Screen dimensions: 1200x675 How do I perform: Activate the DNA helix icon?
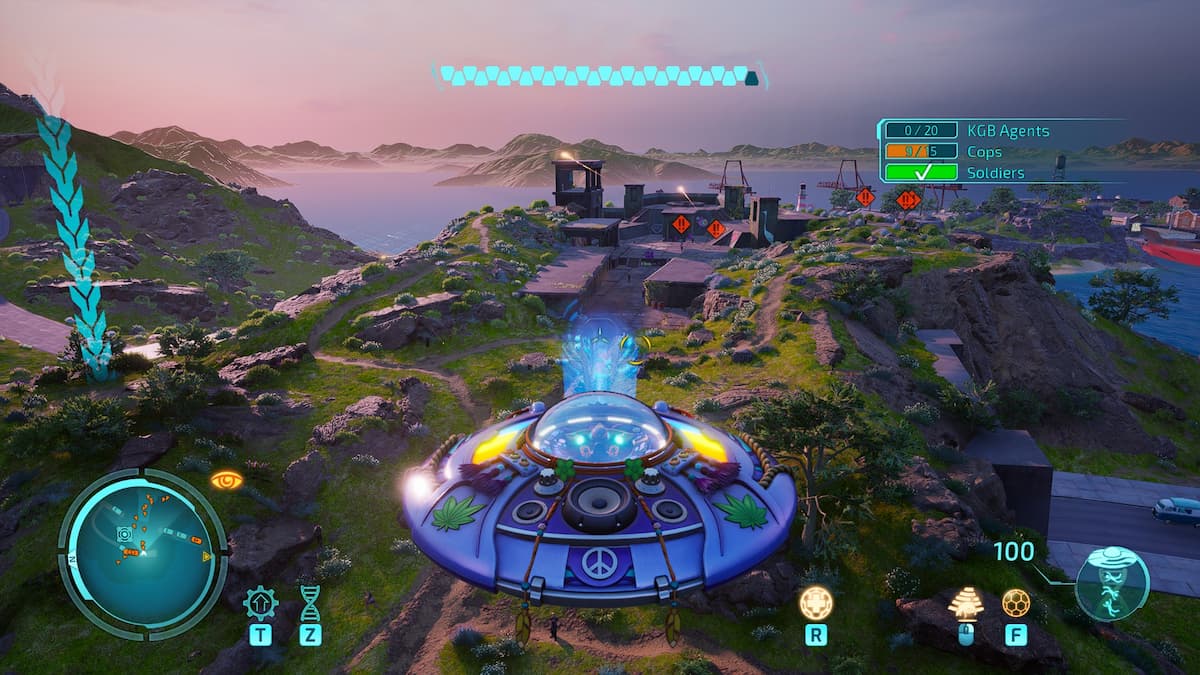click(310, 603)
